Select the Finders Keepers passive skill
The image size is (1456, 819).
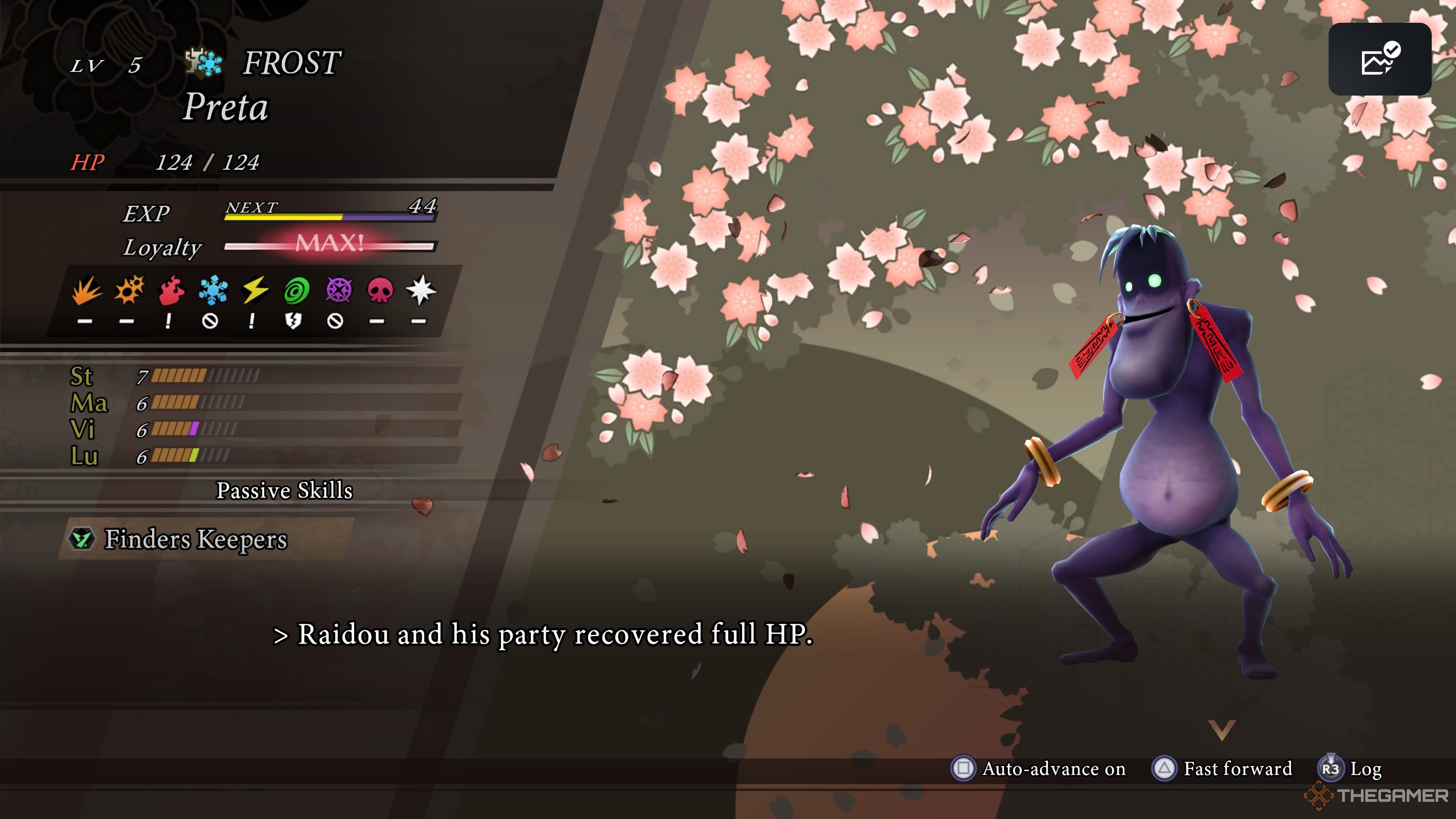click(196, 539)
